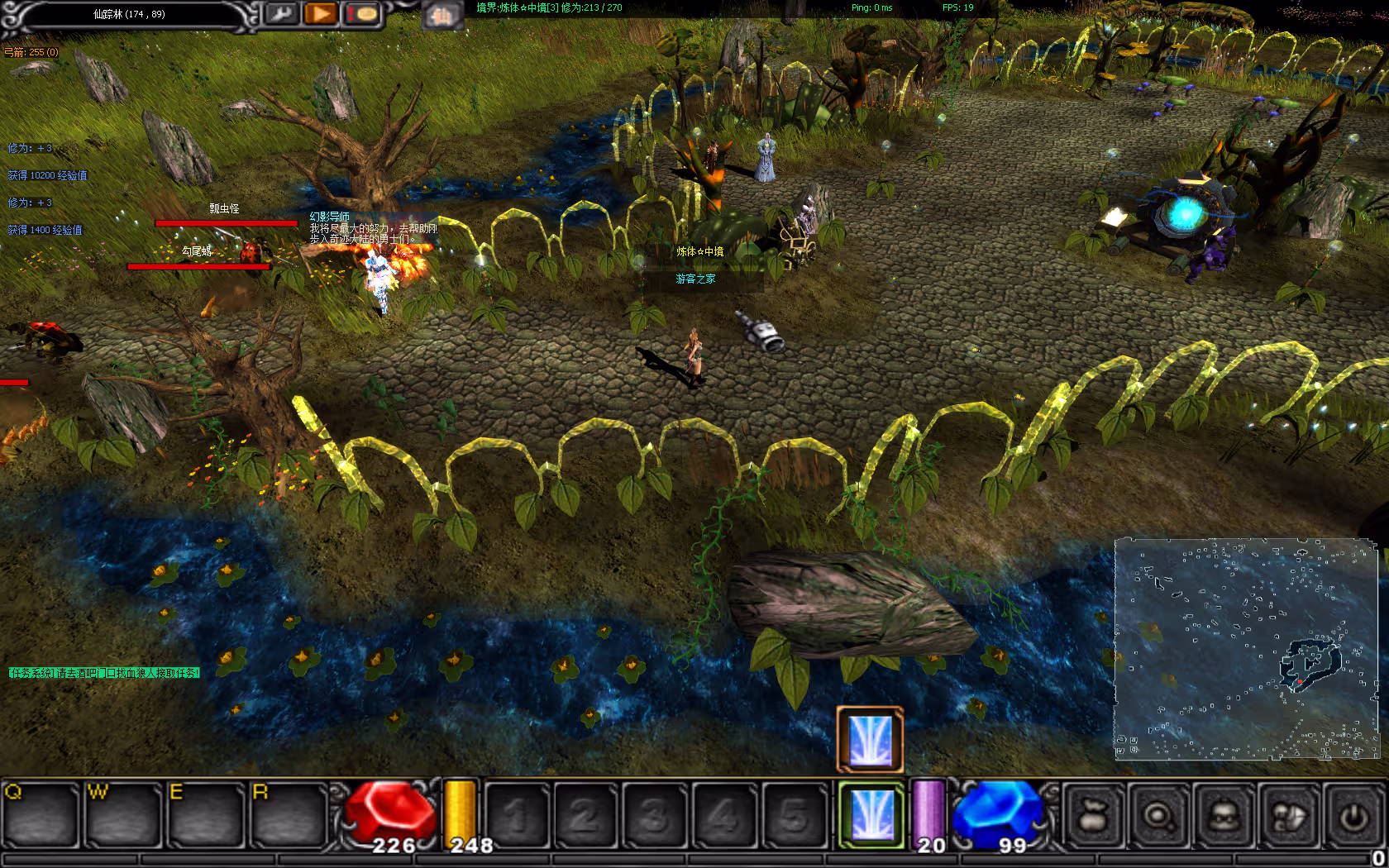This screenshot has width=1389, height=868.
Task: Click the 仙 character icon
Action: coord(442,15)
